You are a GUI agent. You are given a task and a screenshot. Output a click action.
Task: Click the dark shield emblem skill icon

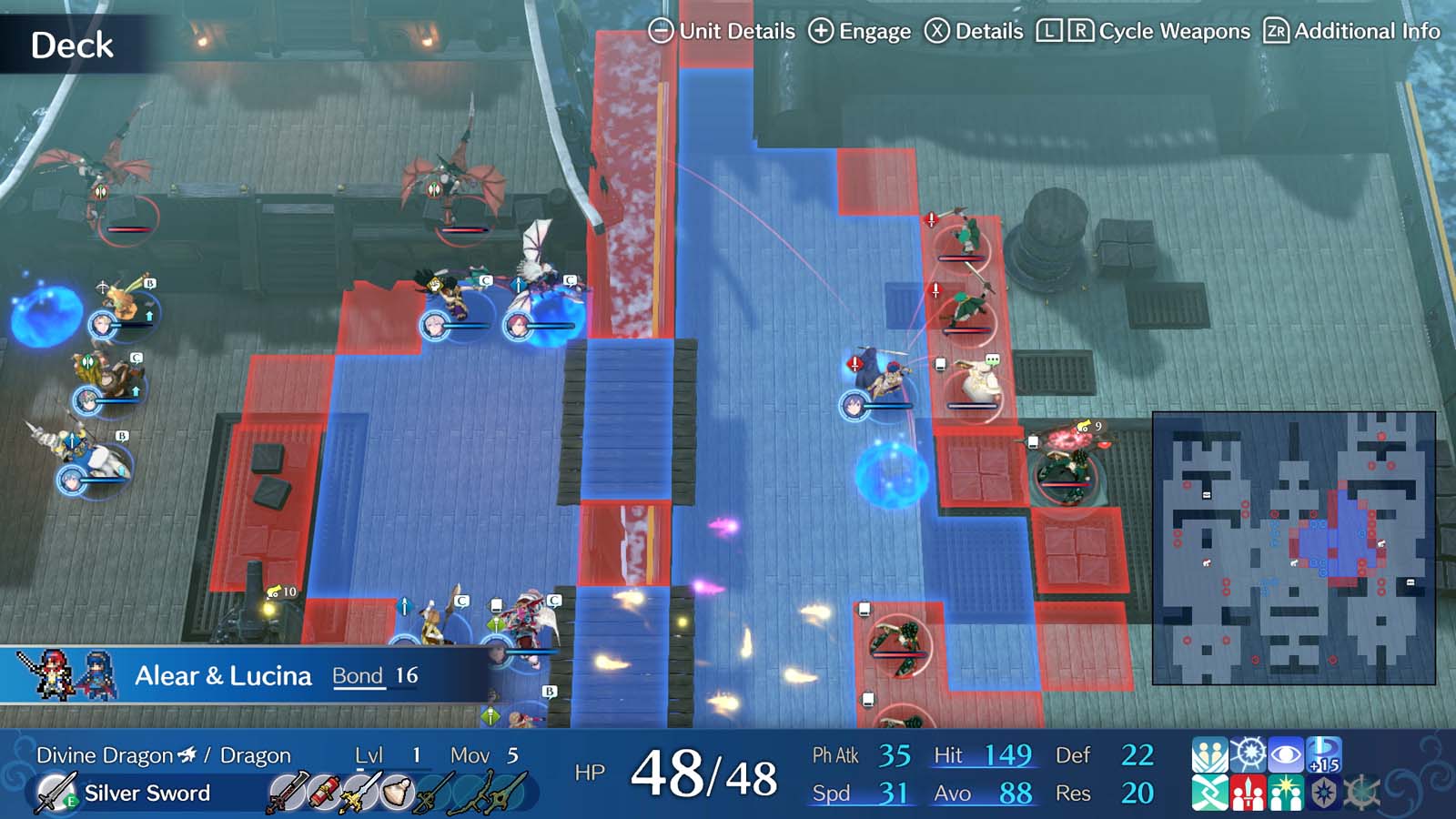coord(1324,794)
